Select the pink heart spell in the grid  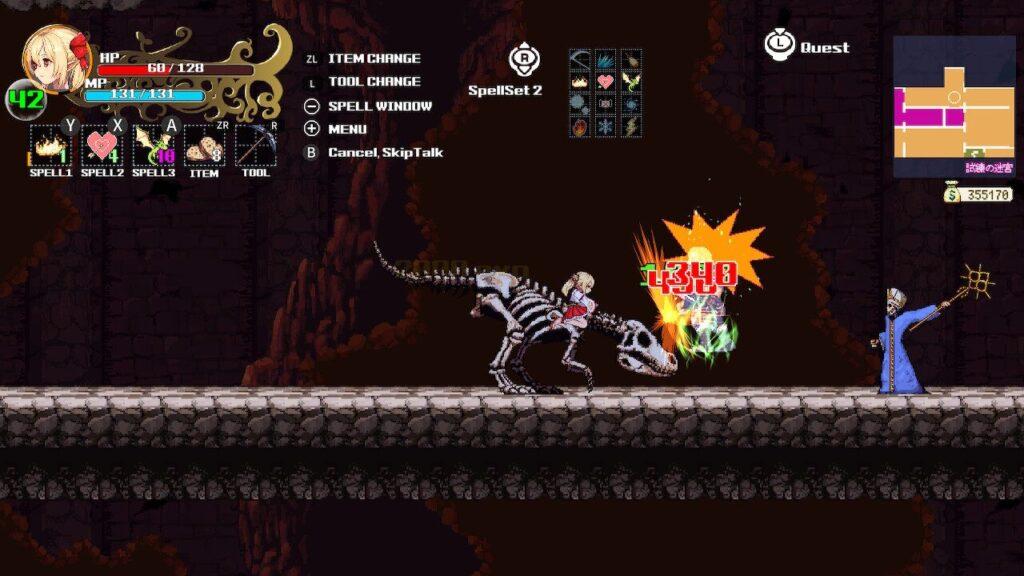[606, 81]
